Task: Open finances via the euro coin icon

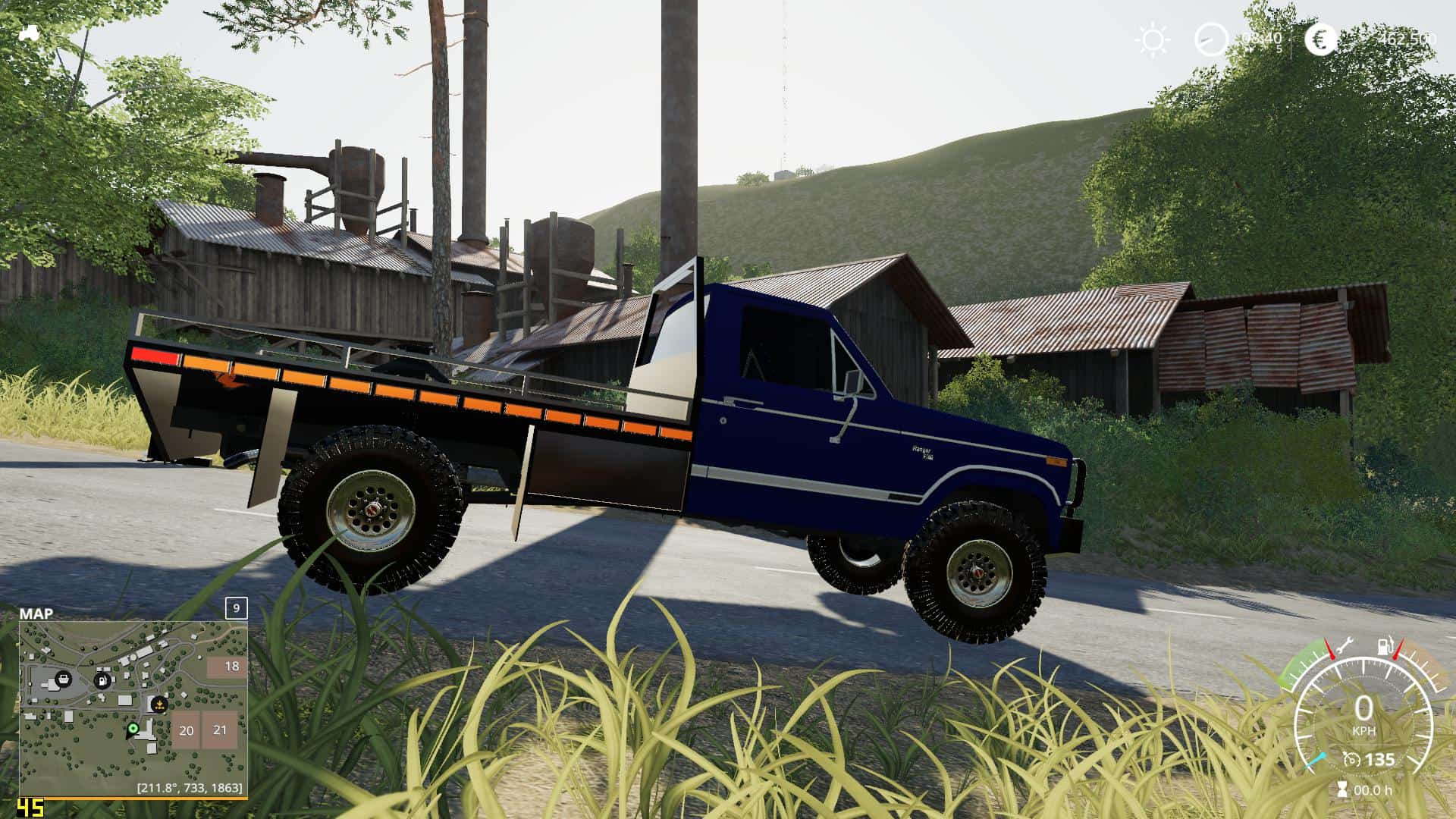Action: pyautogui.click(x=1320, y=39)
